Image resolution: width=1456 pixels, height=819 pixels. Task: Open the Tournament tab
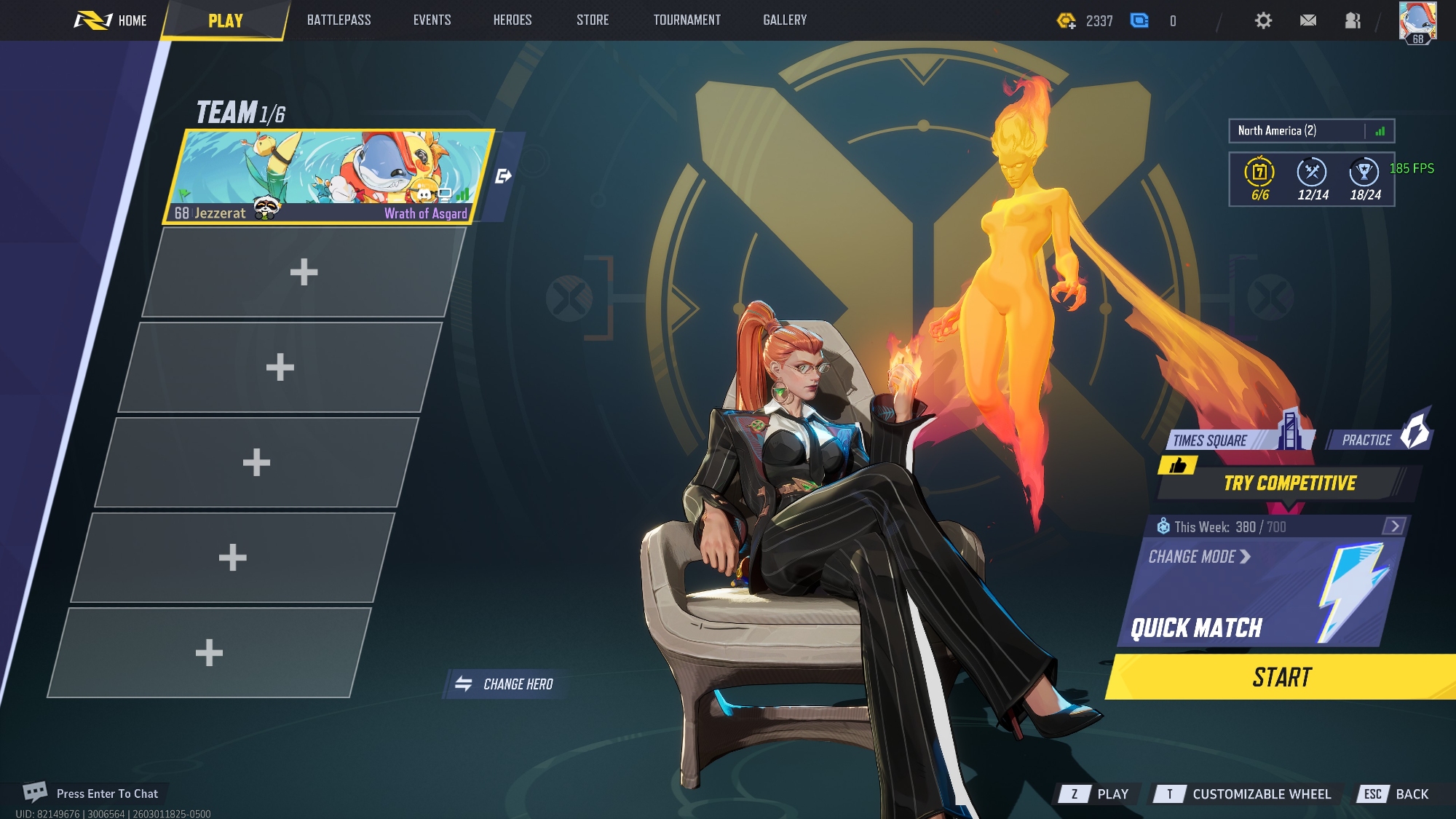coord(687,20)
